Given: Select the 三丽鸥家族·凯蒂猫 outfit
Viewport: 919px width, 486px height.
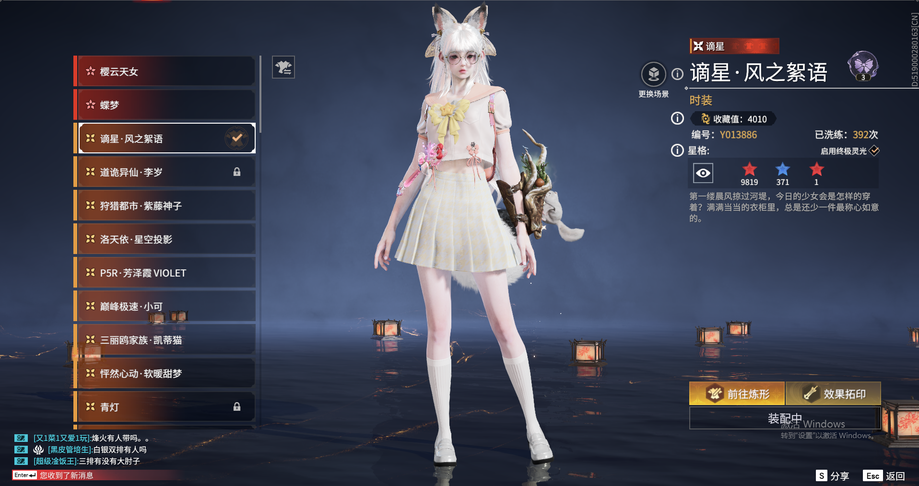Looking at the screenshot, I should point(165,340).
